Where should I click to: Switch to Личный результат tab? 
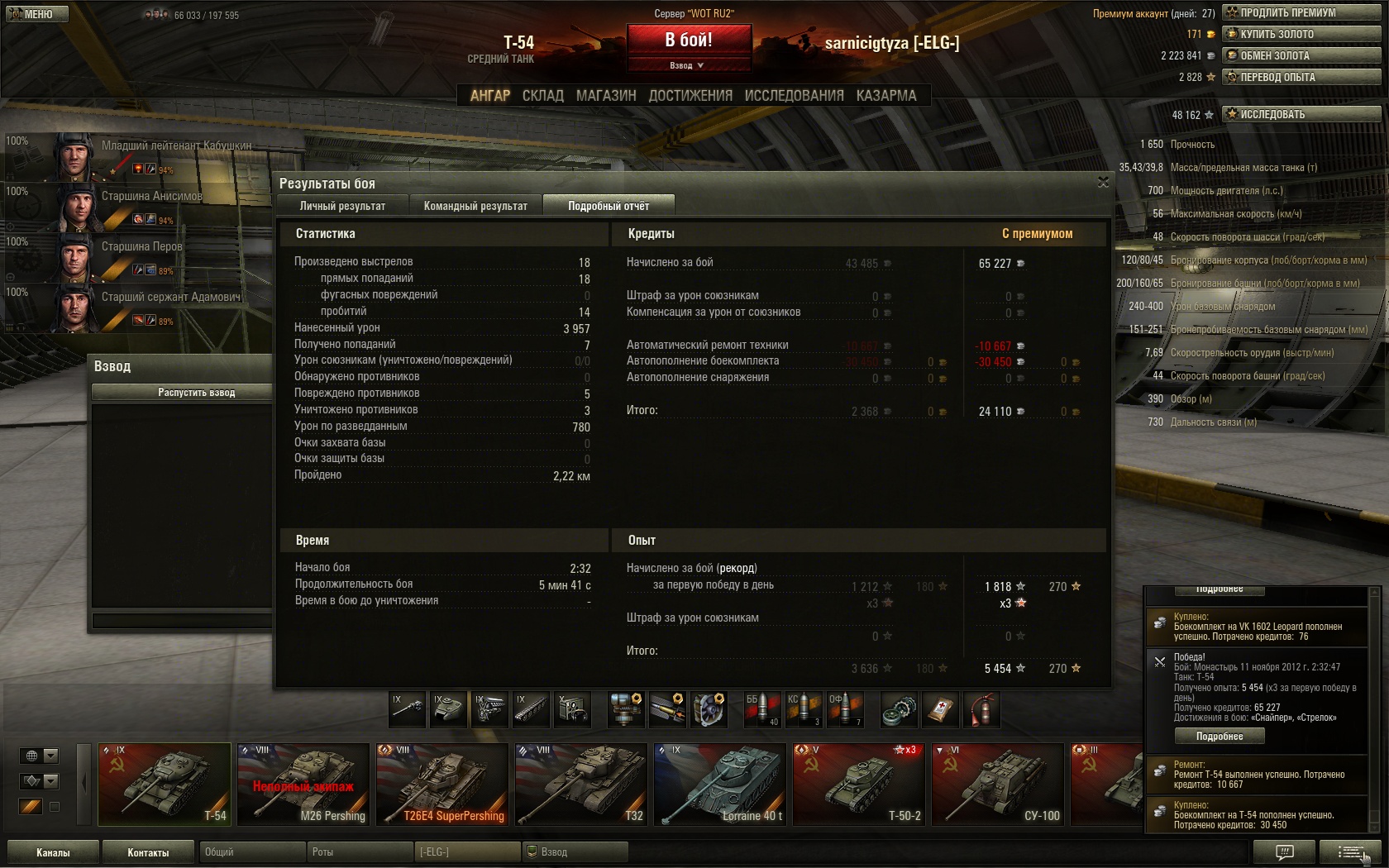coord(342,206)
